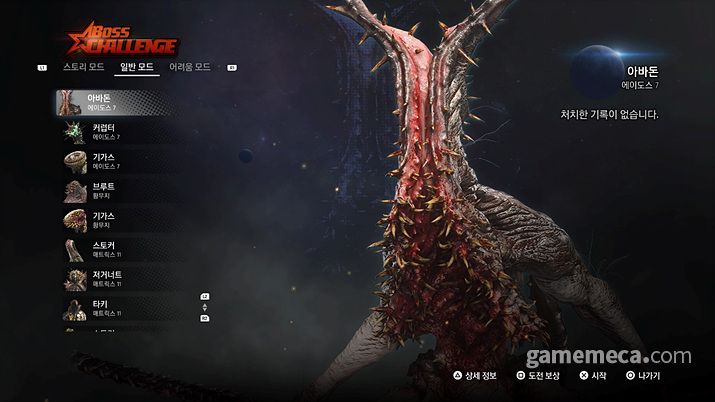Select the 일반 모드 tab
715x402 pixels.
coord(137,67)
